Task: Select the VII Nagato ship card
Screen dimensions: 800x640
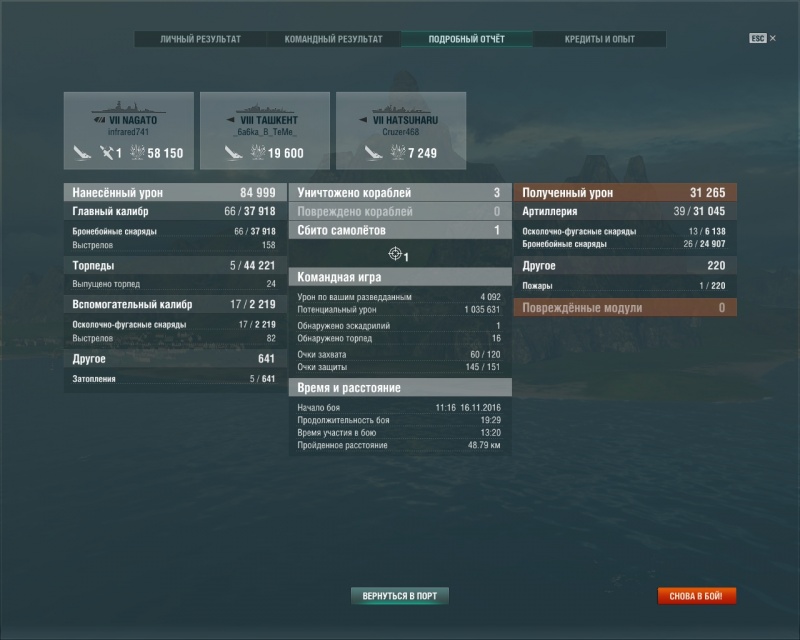Action: click(x=129, y=130)
